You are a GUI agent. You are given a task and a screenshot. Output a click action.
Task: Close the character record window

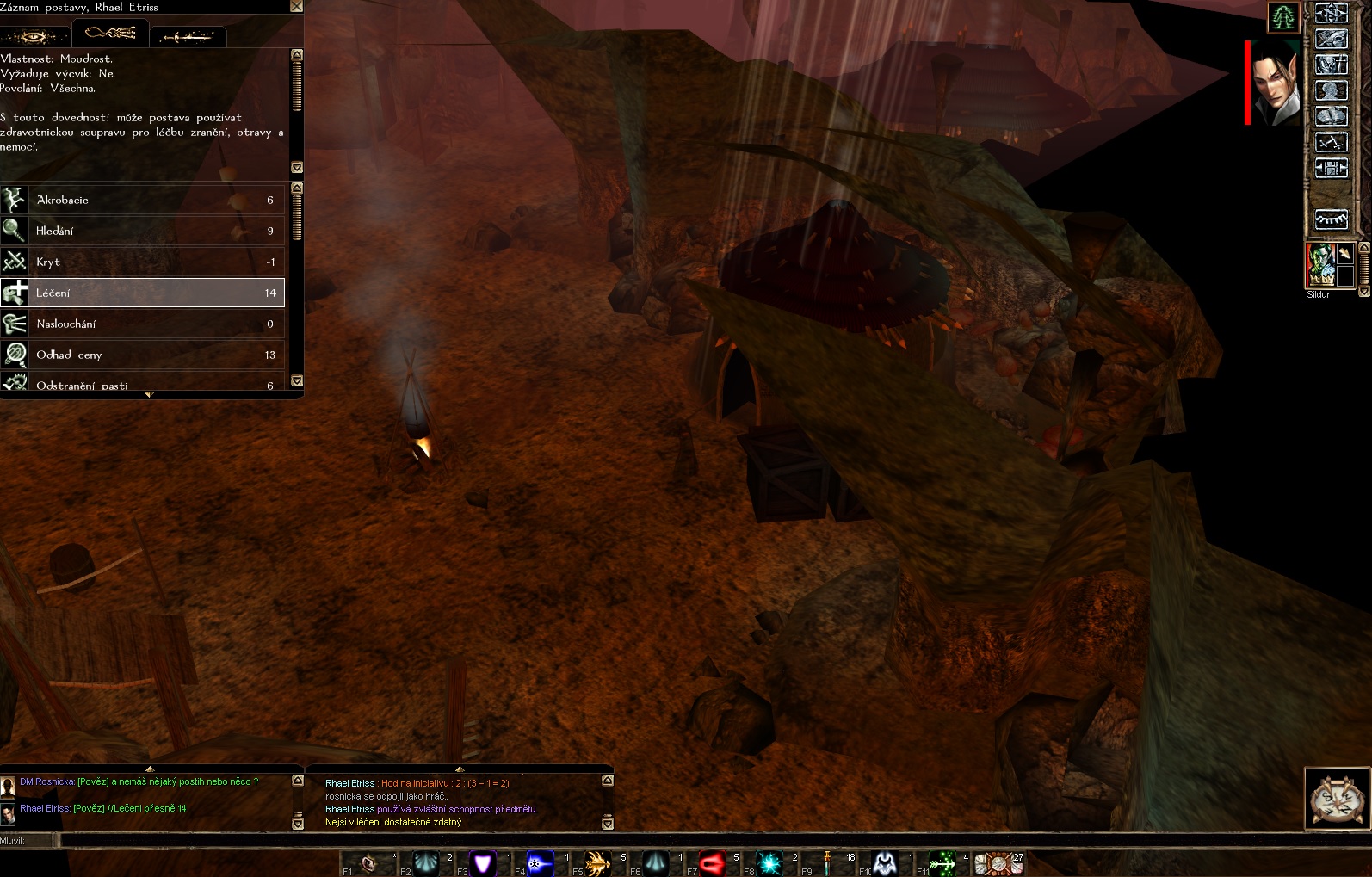click(296, 7)
